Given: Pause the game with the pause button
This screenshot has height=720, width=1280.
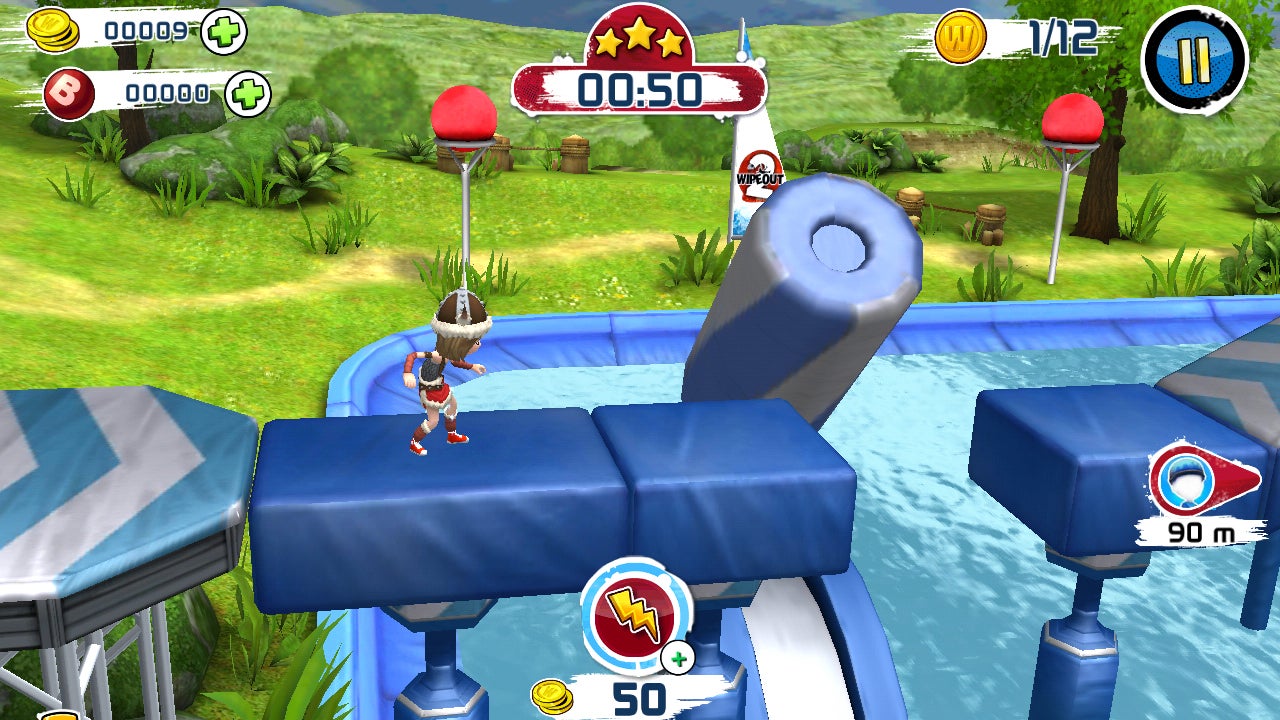Looking at the screenshot, I should 1193,59.
